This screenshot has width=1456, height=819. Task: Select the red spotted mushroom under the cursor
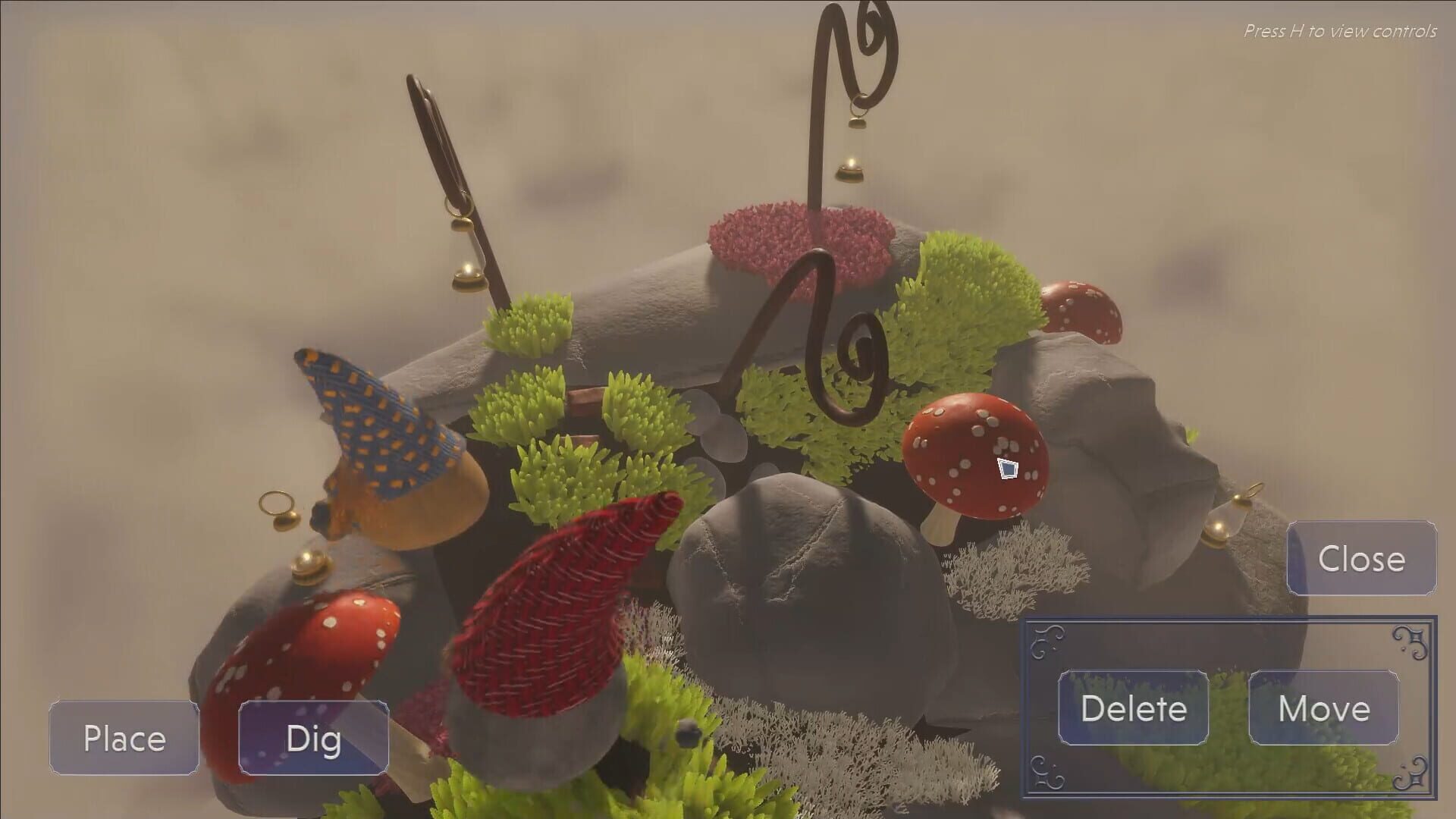tap(974, 455)
